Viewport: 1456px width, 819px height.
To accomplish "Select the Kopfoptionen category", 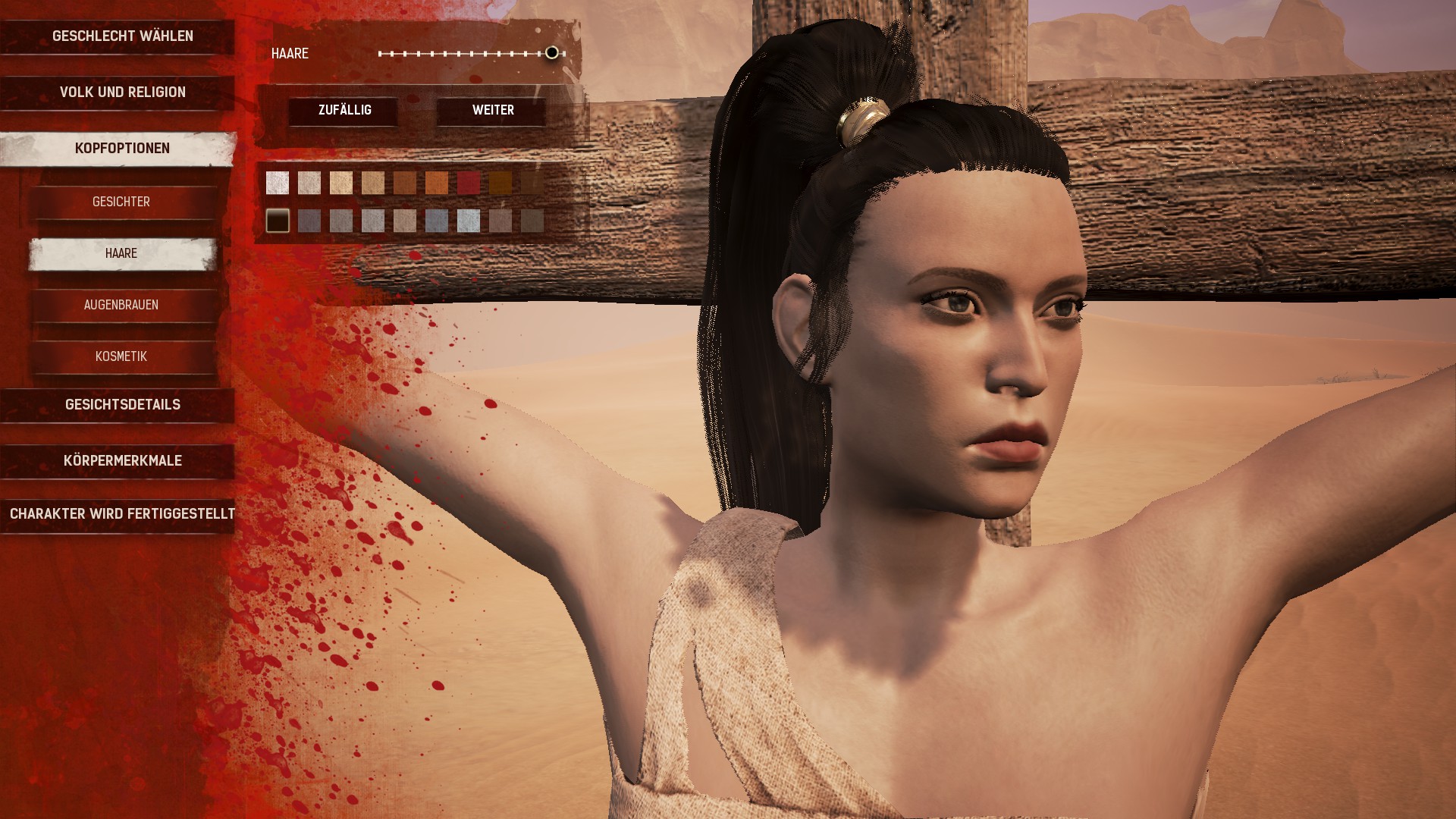I will (x=122, y=148).
